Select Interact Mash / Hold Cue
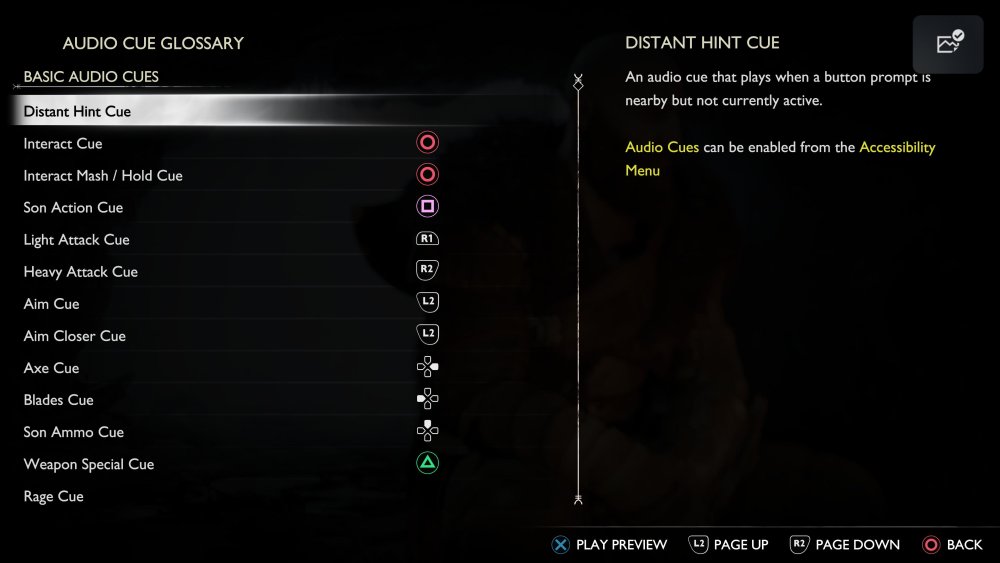The width and height of the screenshot is (1000, 563). tap(103, 175)
